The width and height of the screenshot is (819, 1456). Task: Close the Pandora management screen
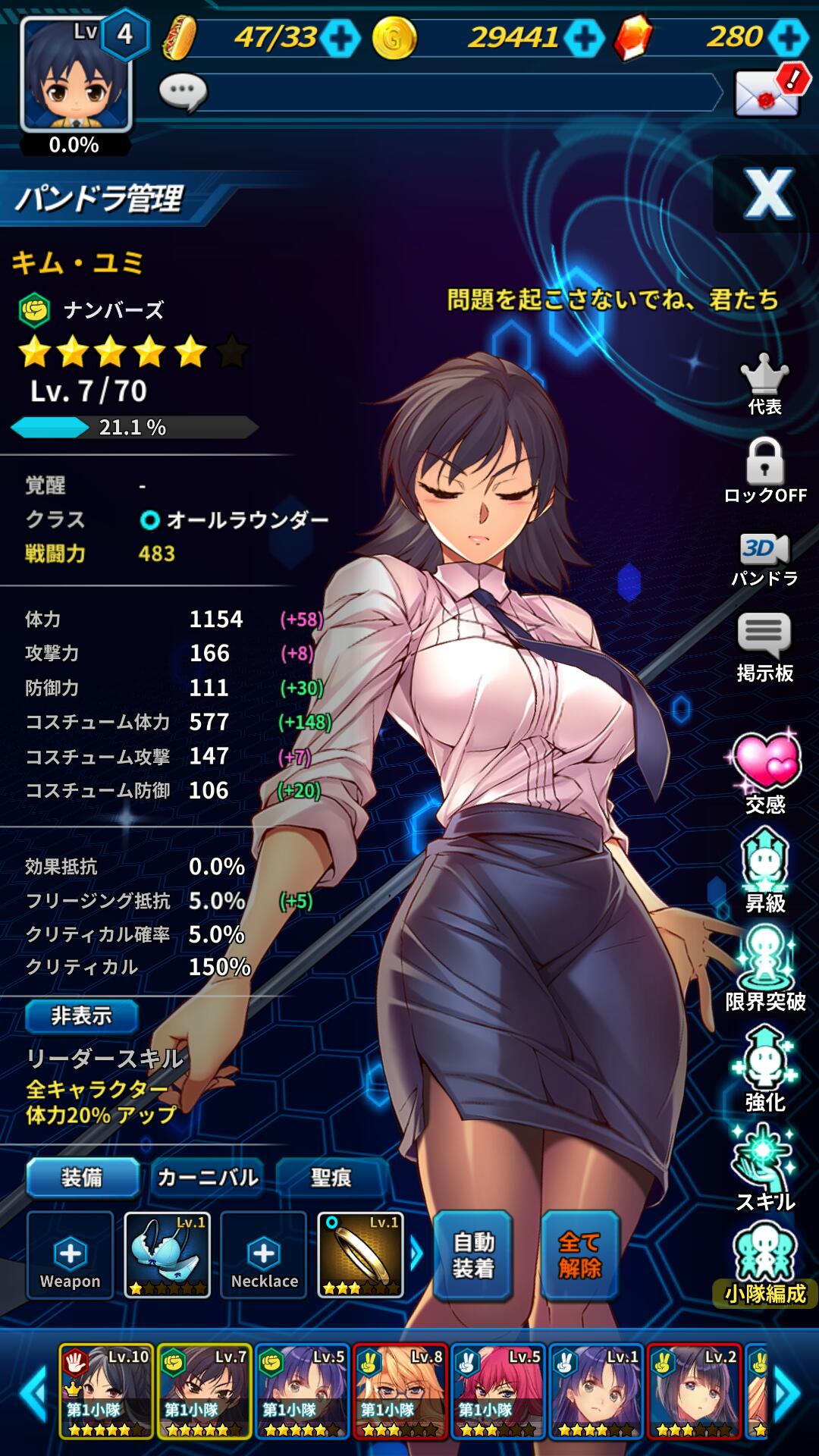click(x=767, y=194)
